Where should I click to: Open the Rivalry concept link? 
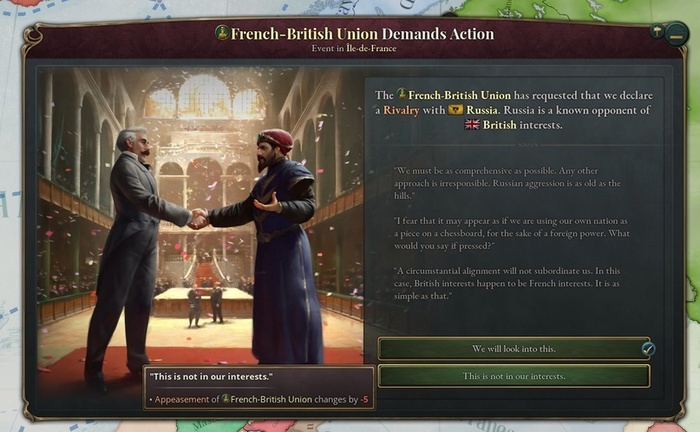point(401,109)
